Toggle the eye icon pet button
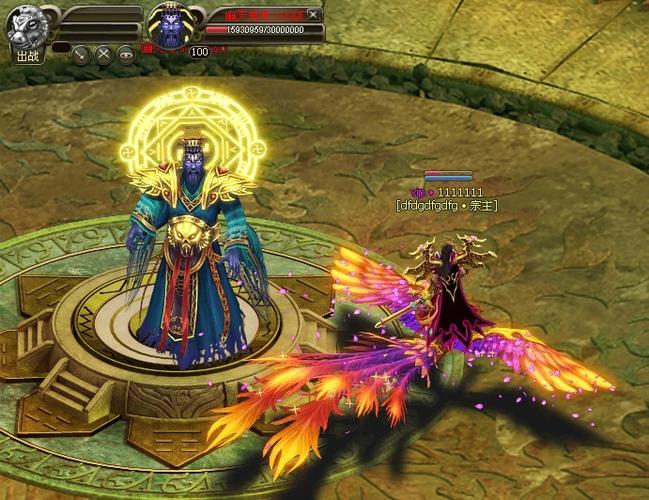The height and width of the screenshot is (500, 649). click(126, 54)
